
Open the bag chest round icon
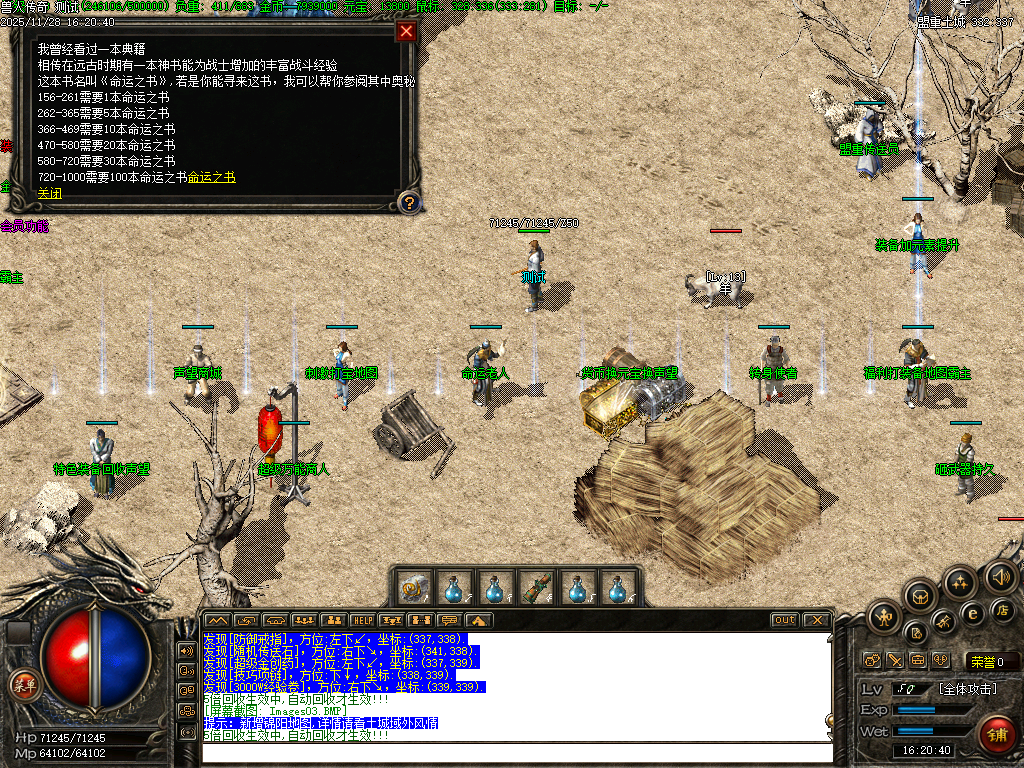pos(920,598)
